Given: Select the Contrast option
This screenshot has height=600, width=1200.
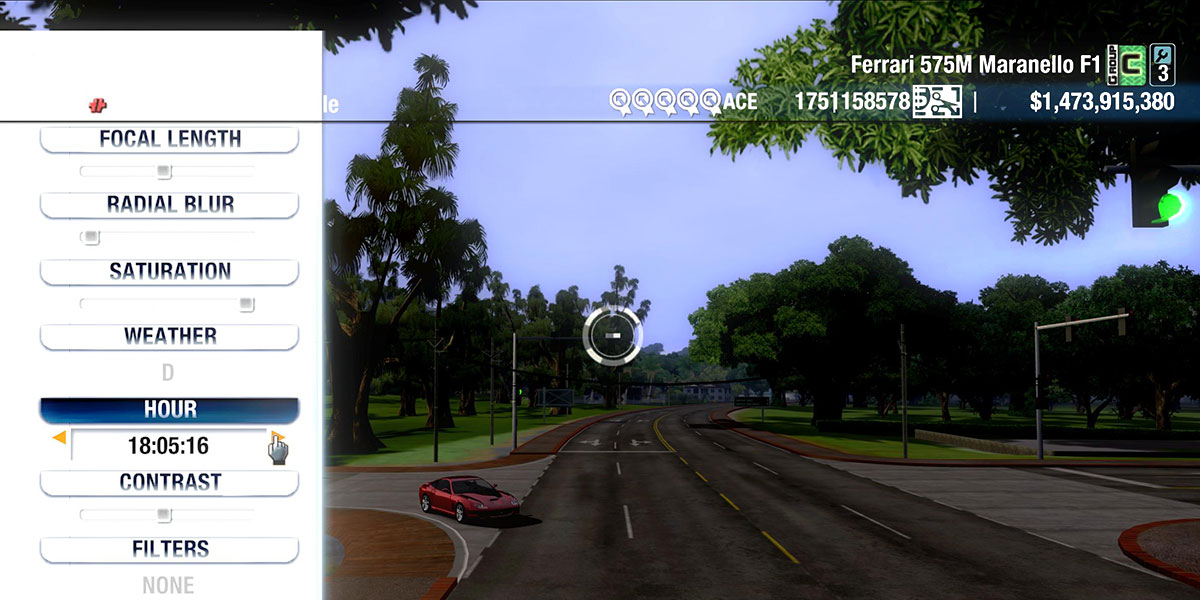Looking at the screenshot, I should (x=169, y=482).
